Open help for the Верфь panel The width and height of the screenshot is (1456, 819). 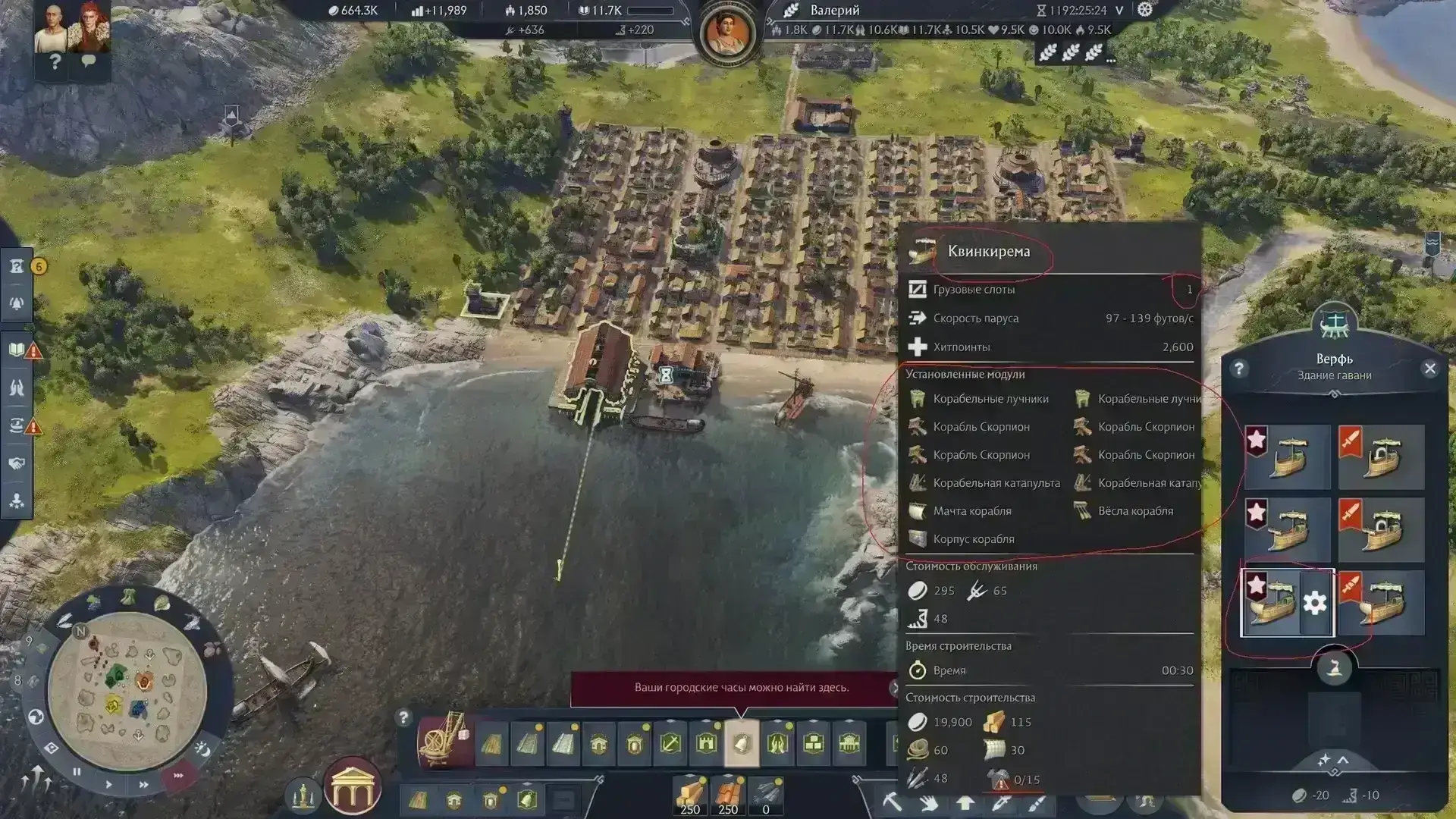1239,369
